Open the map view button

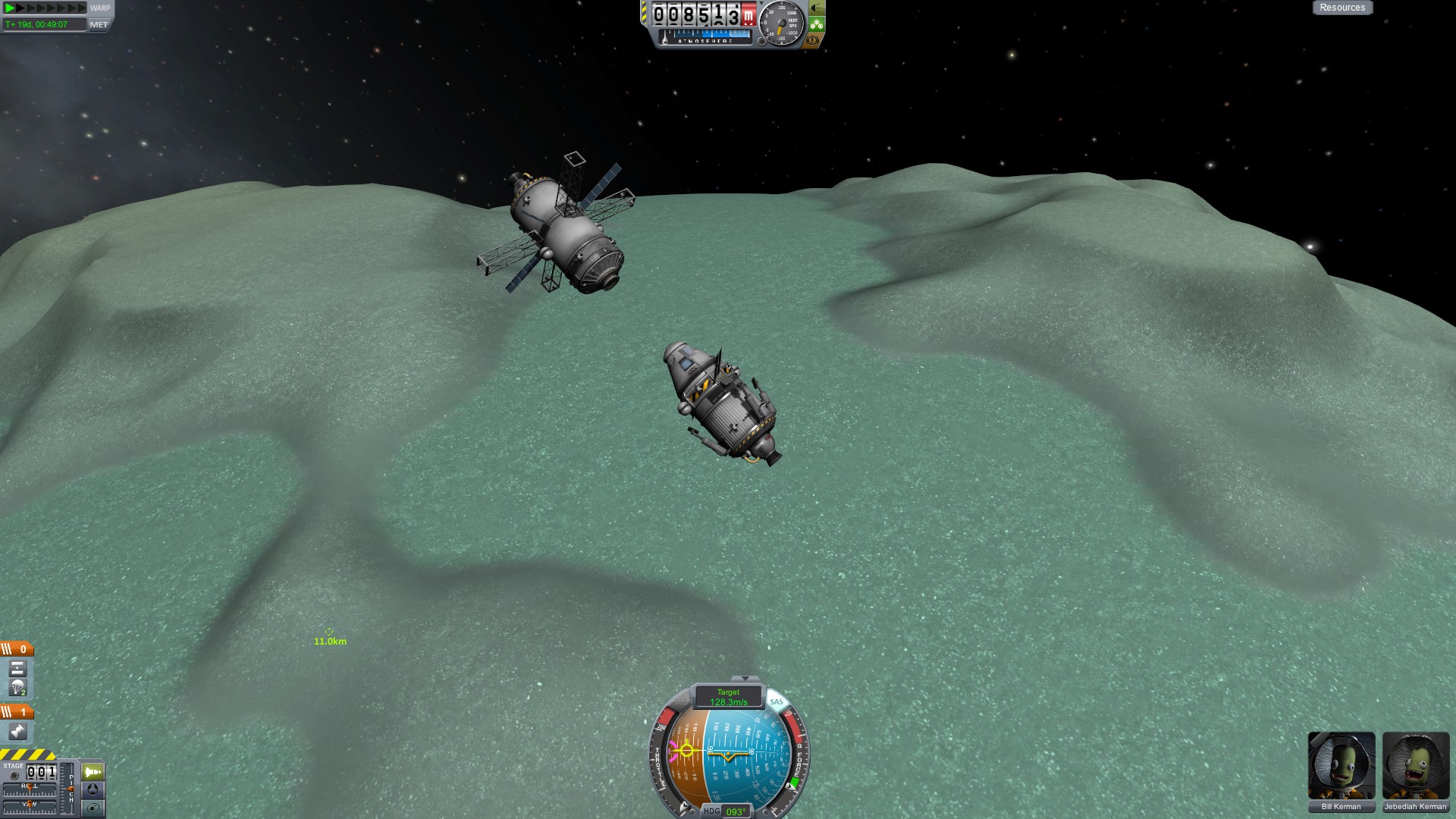click(93, 808)
